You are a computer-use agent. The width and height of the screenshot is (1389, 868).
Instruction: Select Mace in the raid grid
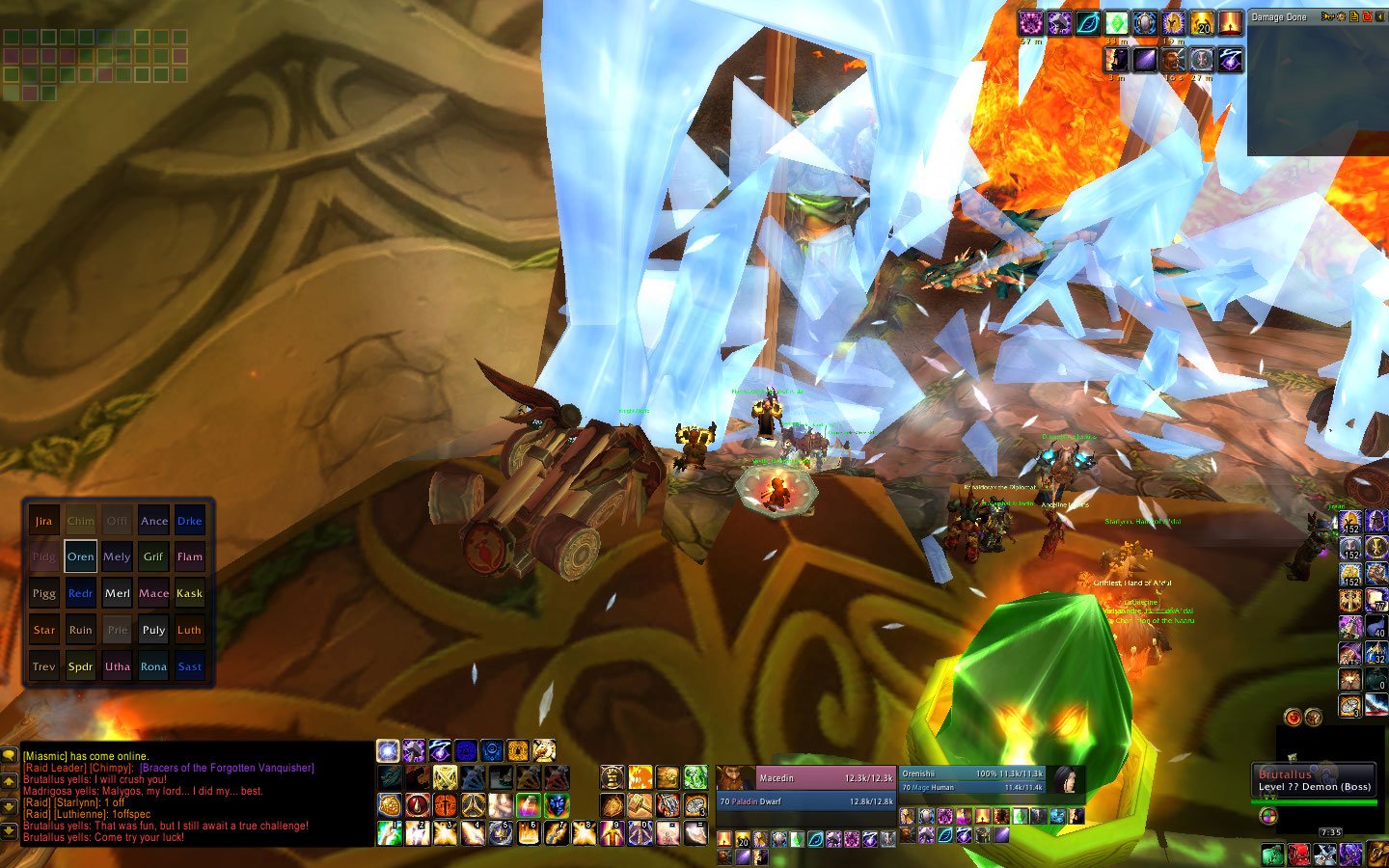point(153,593)
